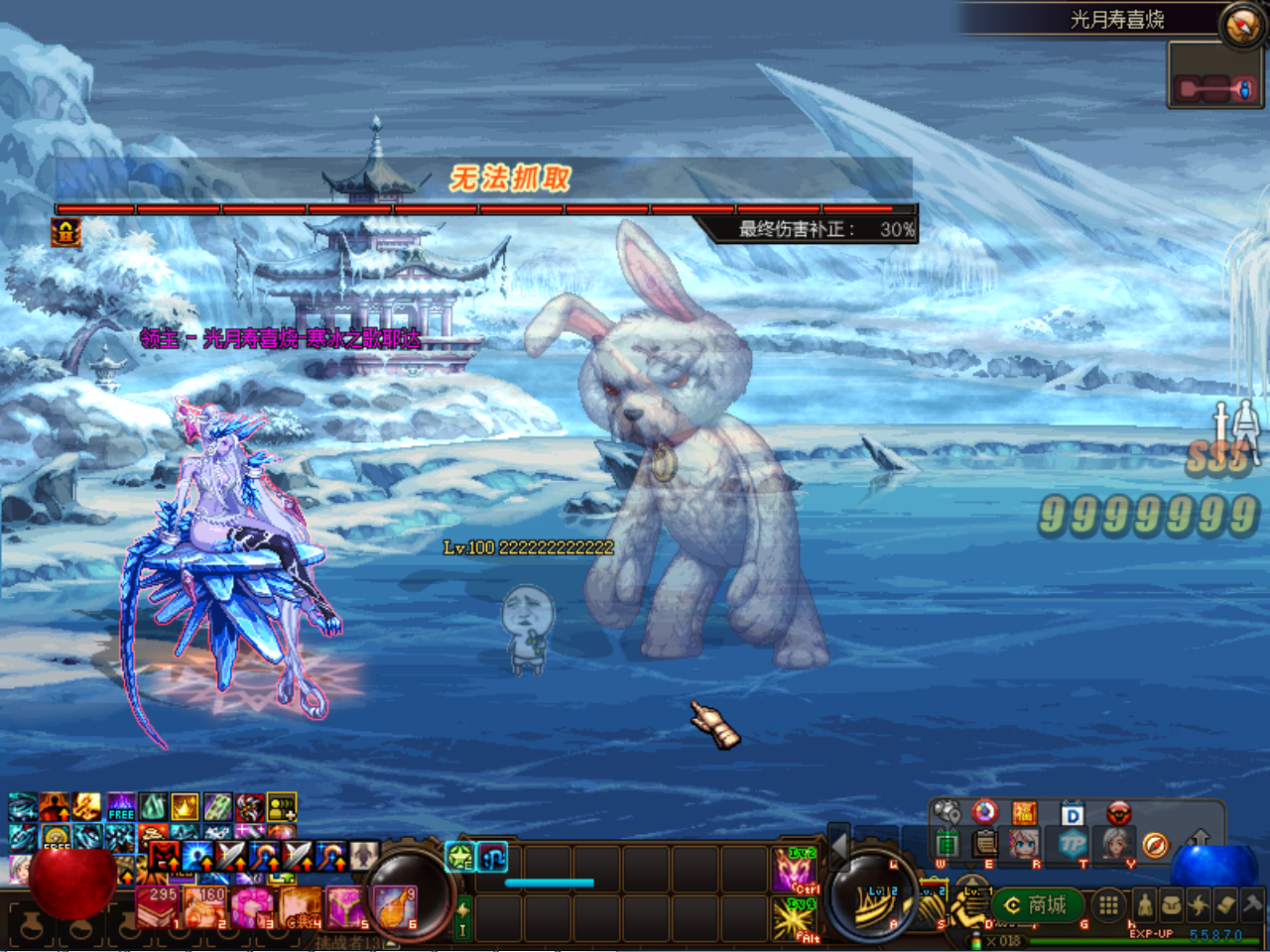Viewport: 1270px width, 952px height.
Task: Open the character menu via the Y avatar
Action: (1118, 845)
